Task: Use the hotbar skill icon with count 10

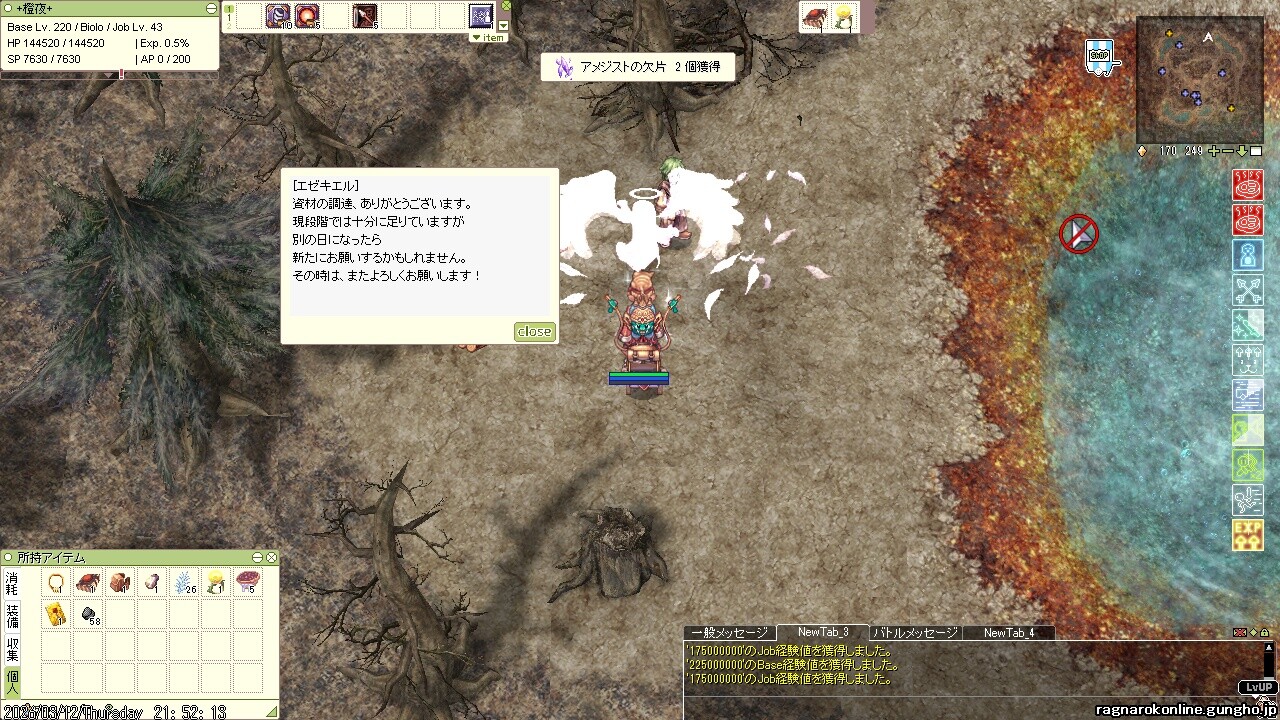Action: [277, 16]
